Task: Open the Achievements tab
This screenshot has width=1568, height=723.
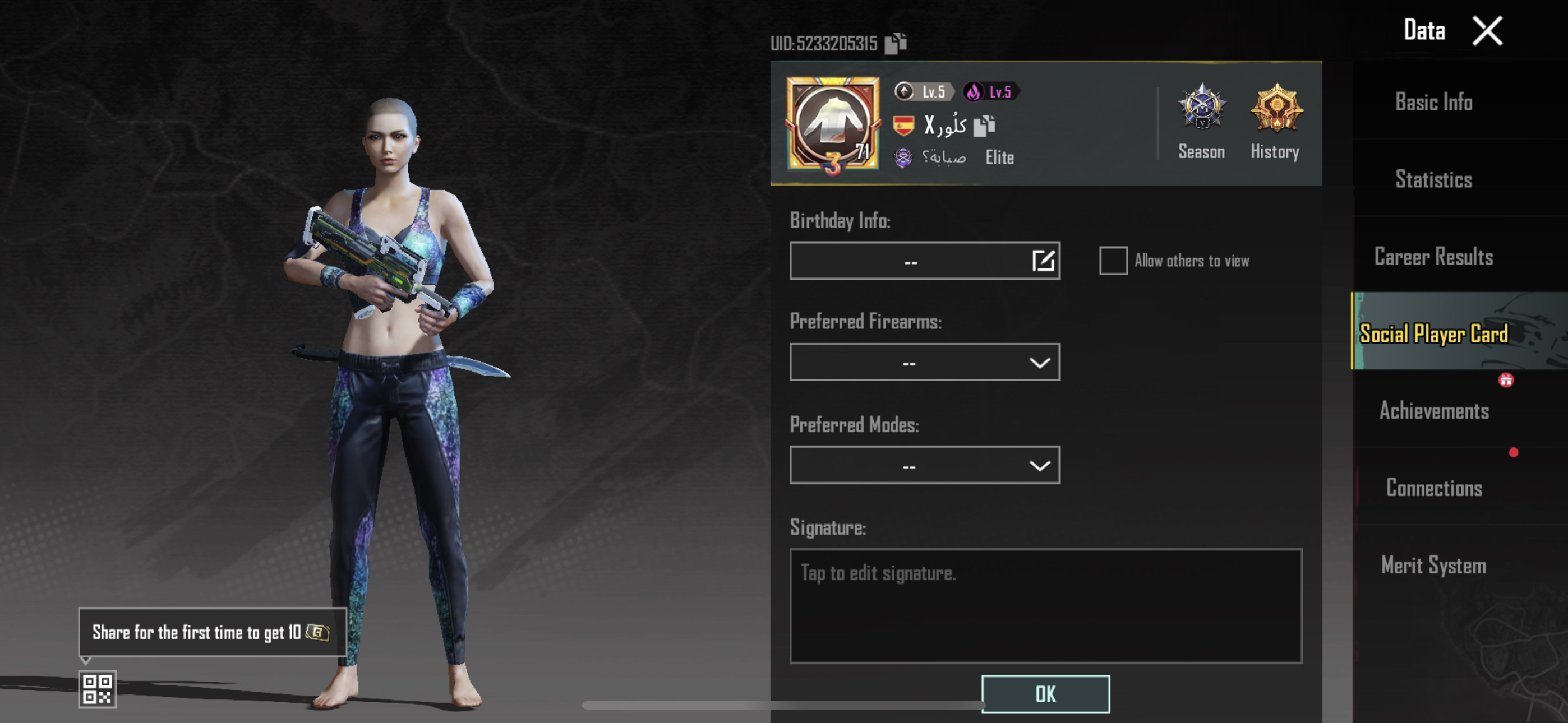Action: [1433, 411]
